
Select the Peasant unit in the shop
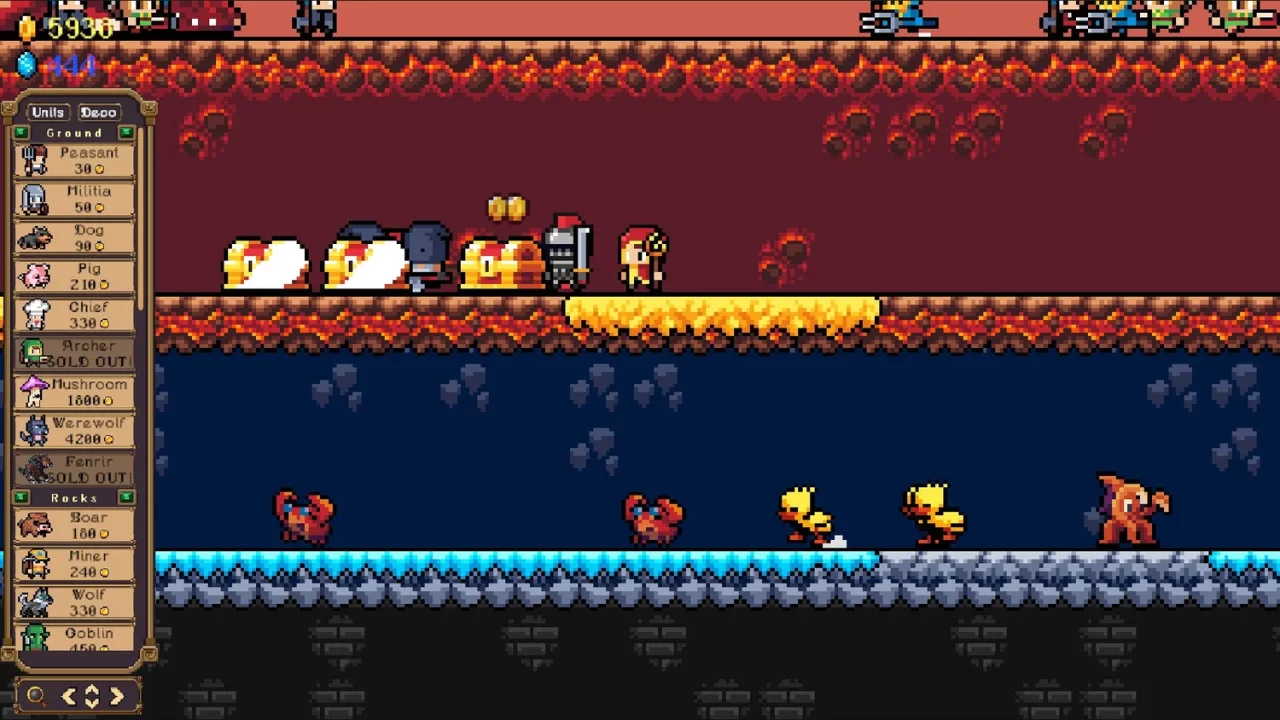pos(75,158)
